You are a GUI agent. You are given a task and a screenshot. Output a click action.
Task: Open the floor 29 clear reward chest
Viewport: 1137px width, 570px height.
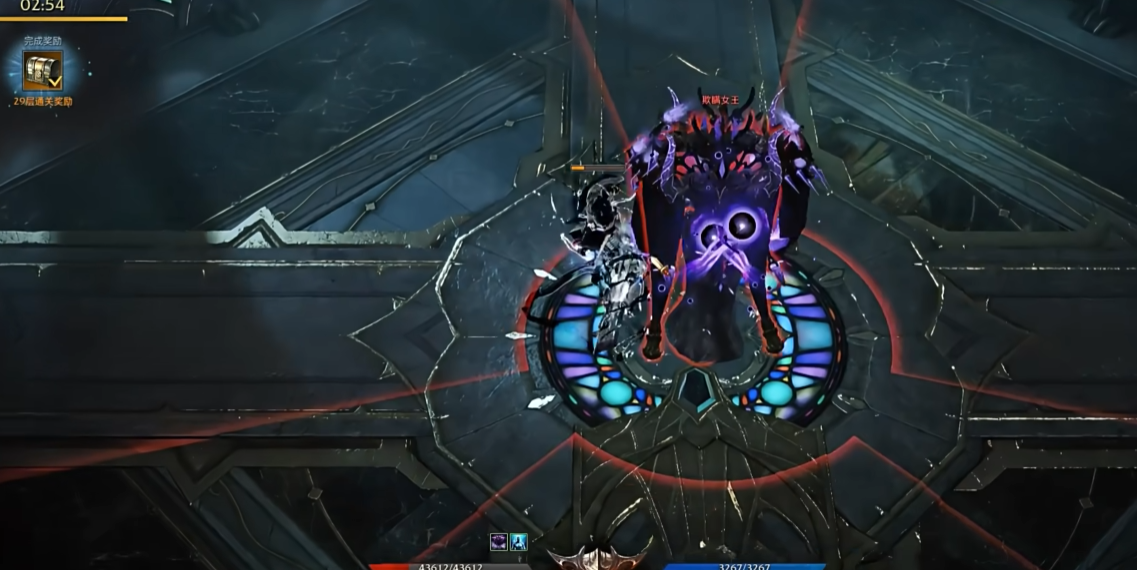pyautogui.click(x=43, y=71)
